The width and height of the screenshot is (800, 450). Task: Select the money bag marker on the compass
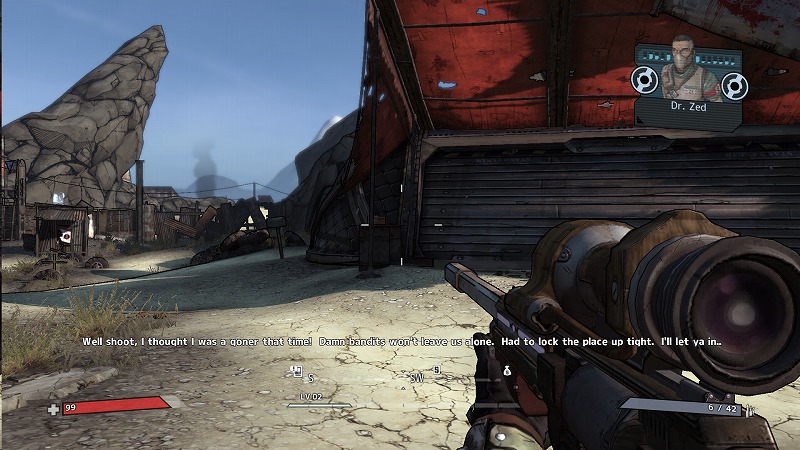507,372
